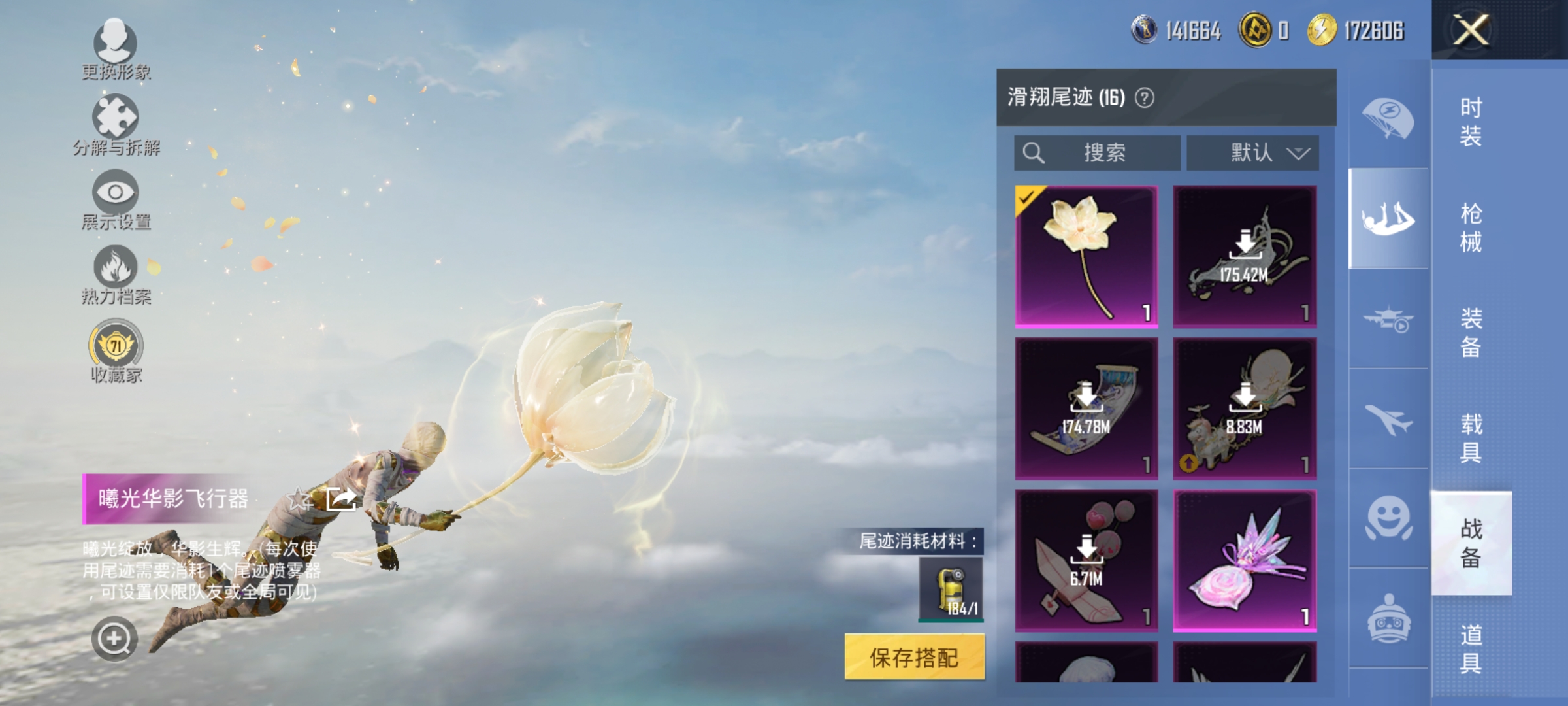Screen dimensions: 1568x706
Task: Click the 搜索 search input field
Action: click(x=1098, y=152)
